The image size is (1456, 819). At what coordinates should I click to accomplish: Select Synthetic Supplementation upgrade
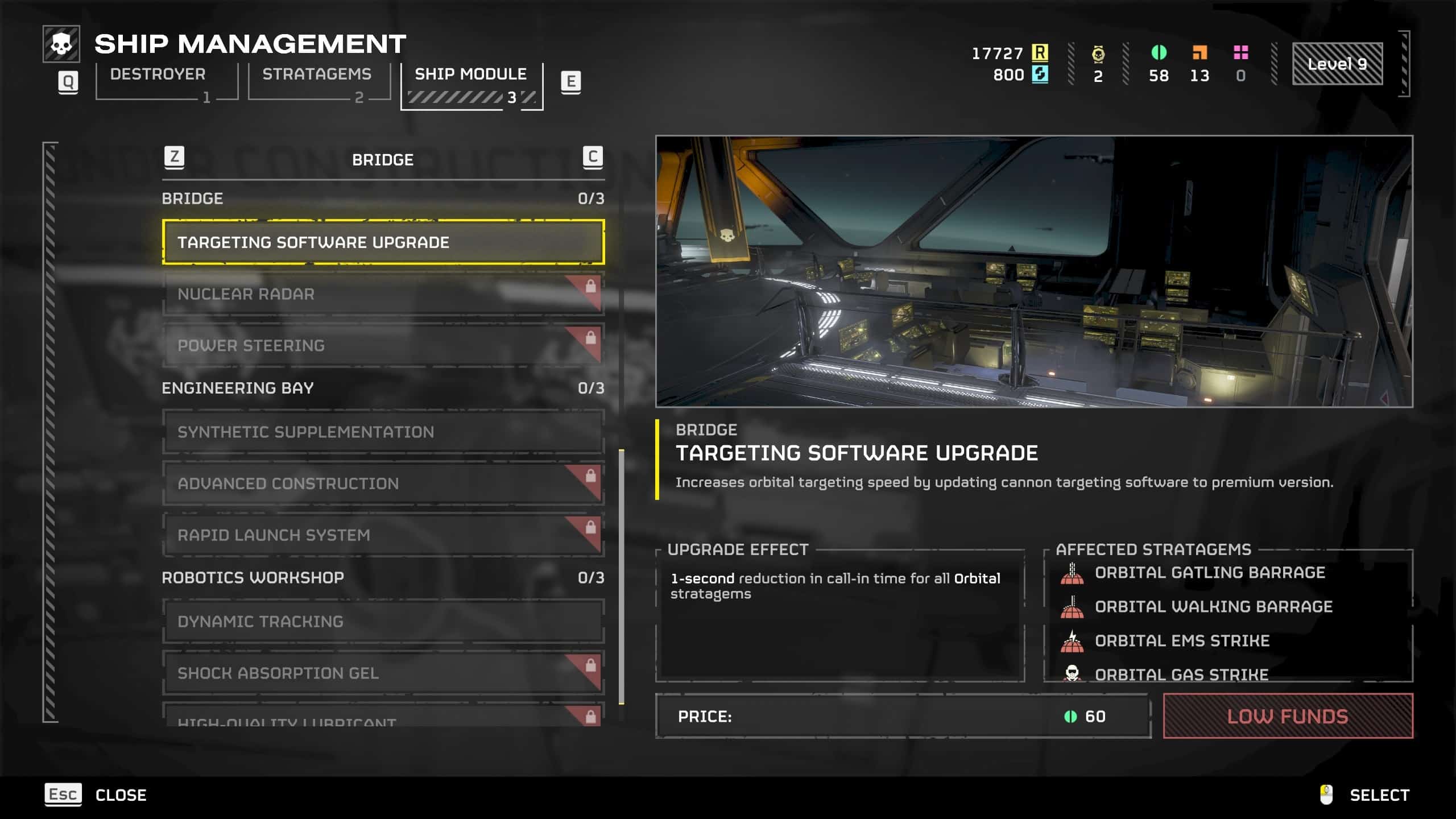point(383,432)
